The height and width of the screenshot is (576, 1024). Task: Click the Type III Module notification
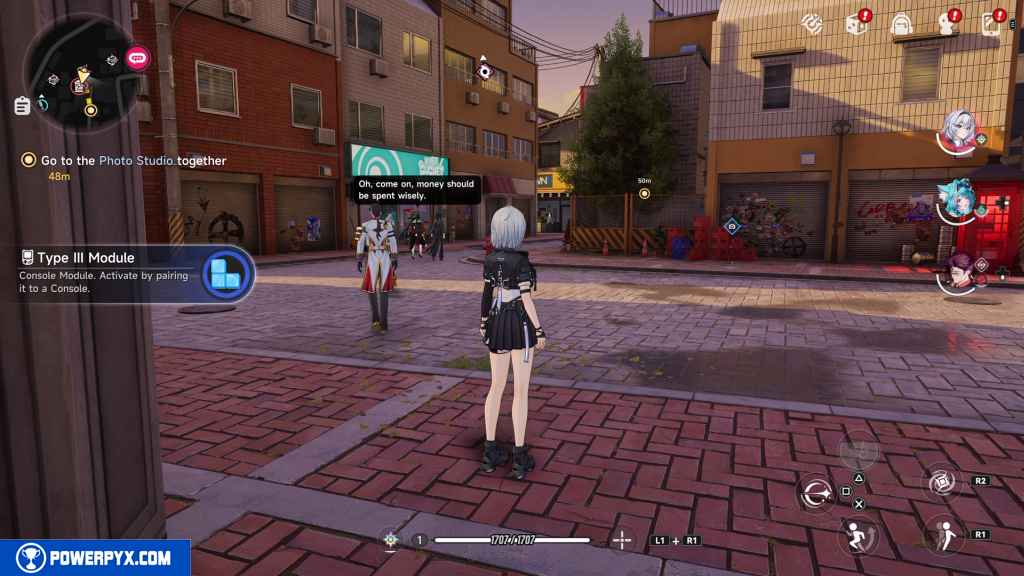point(128,273)
